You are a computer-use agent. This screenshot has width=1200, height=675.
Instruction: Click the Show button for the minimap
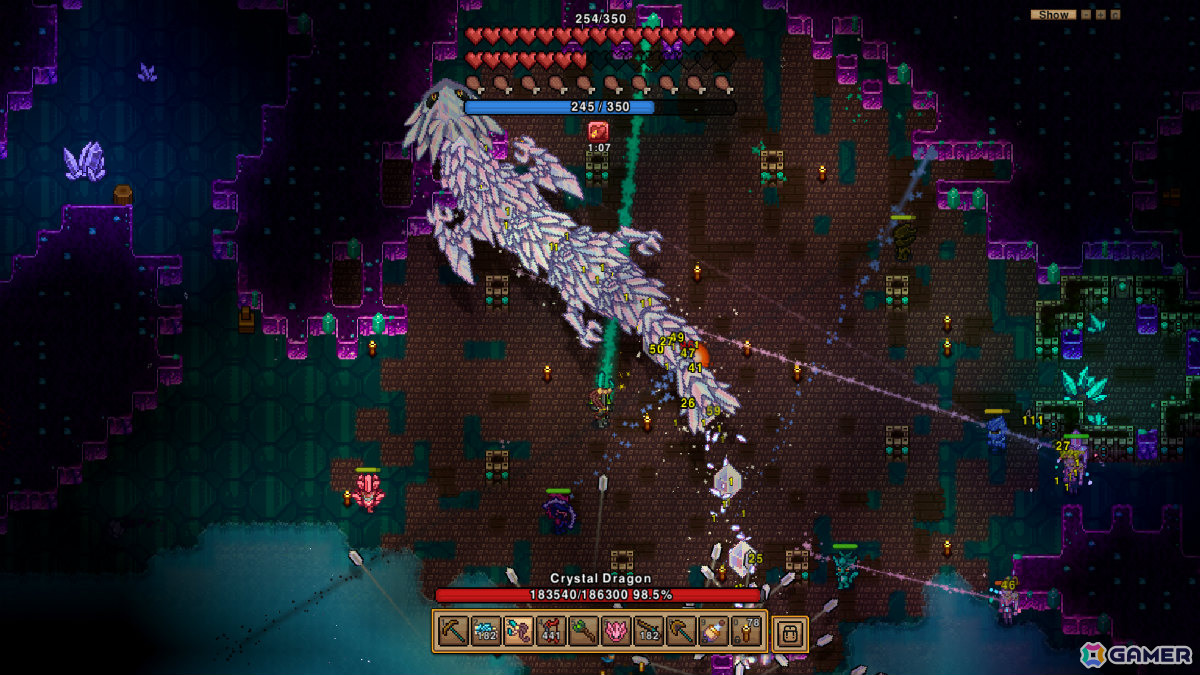(x=1053, y=15)
